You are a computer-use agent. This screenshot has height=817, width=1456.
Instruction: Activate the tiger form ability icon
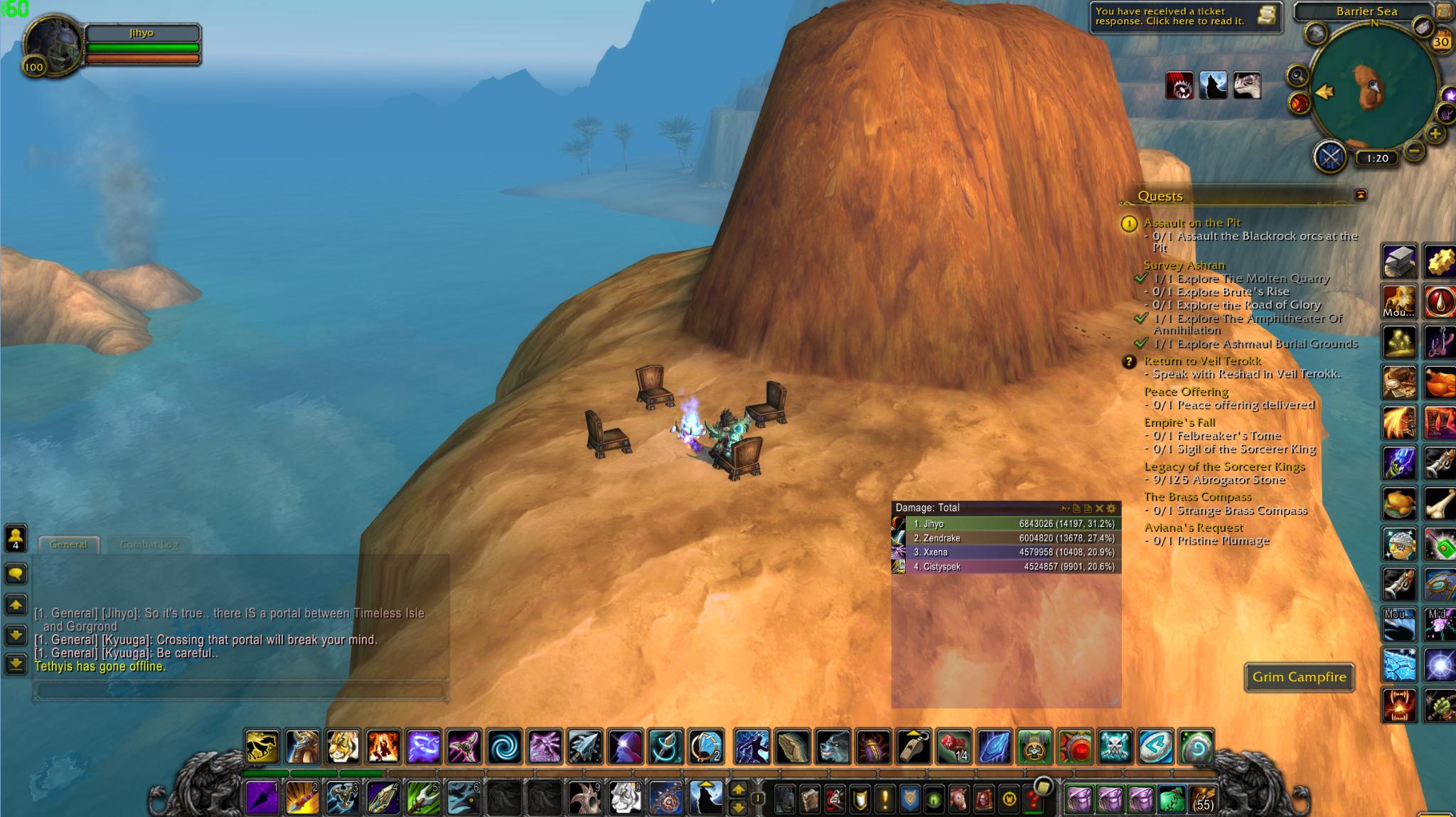[x=345, y=742]
